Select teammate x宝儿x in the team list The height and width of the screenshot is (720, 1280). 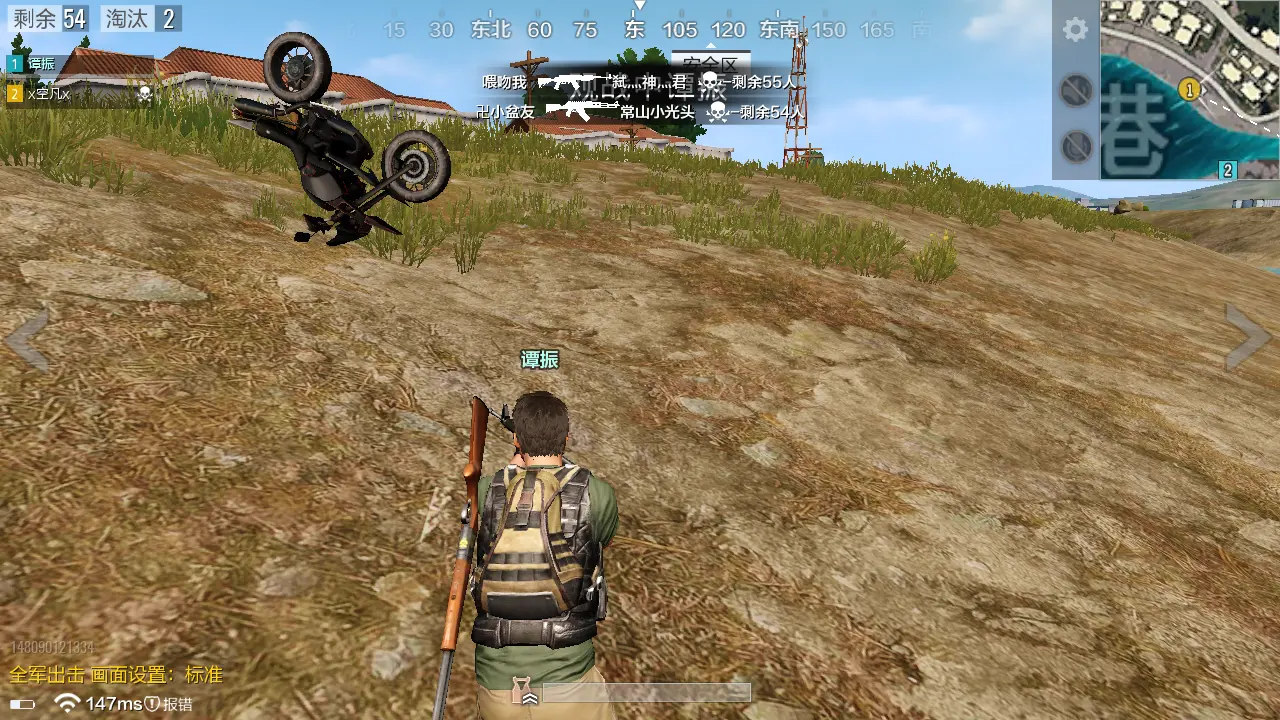(50, 94)
